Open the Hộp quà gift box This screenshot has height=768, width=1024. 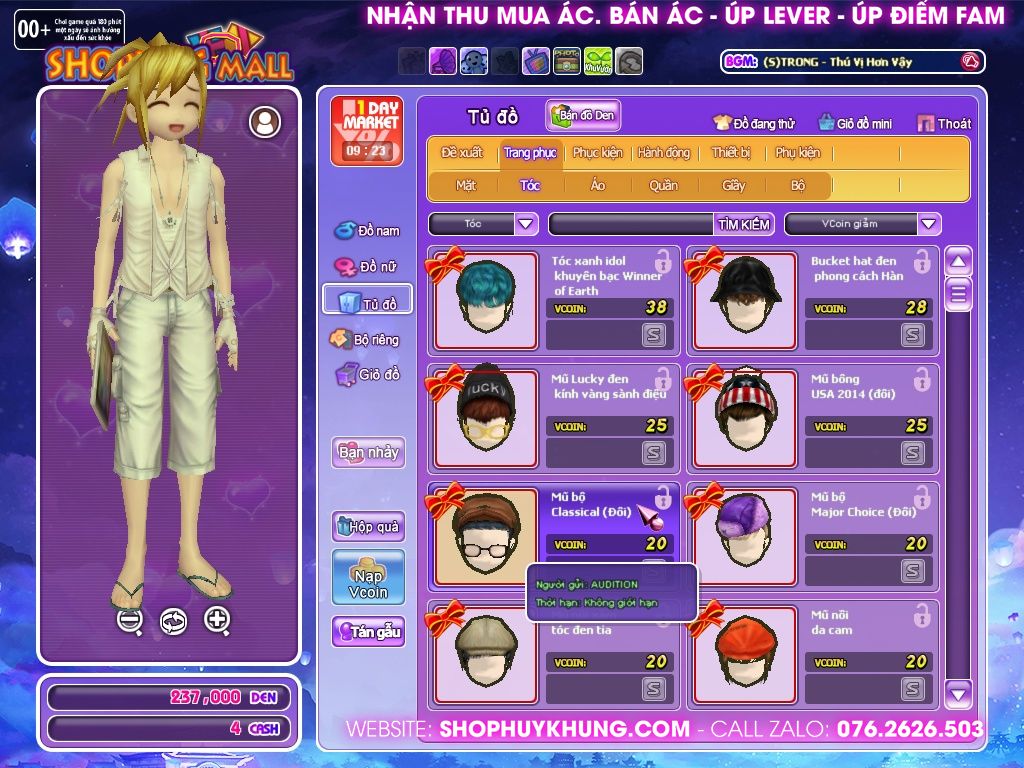click(x=368, y=526)
